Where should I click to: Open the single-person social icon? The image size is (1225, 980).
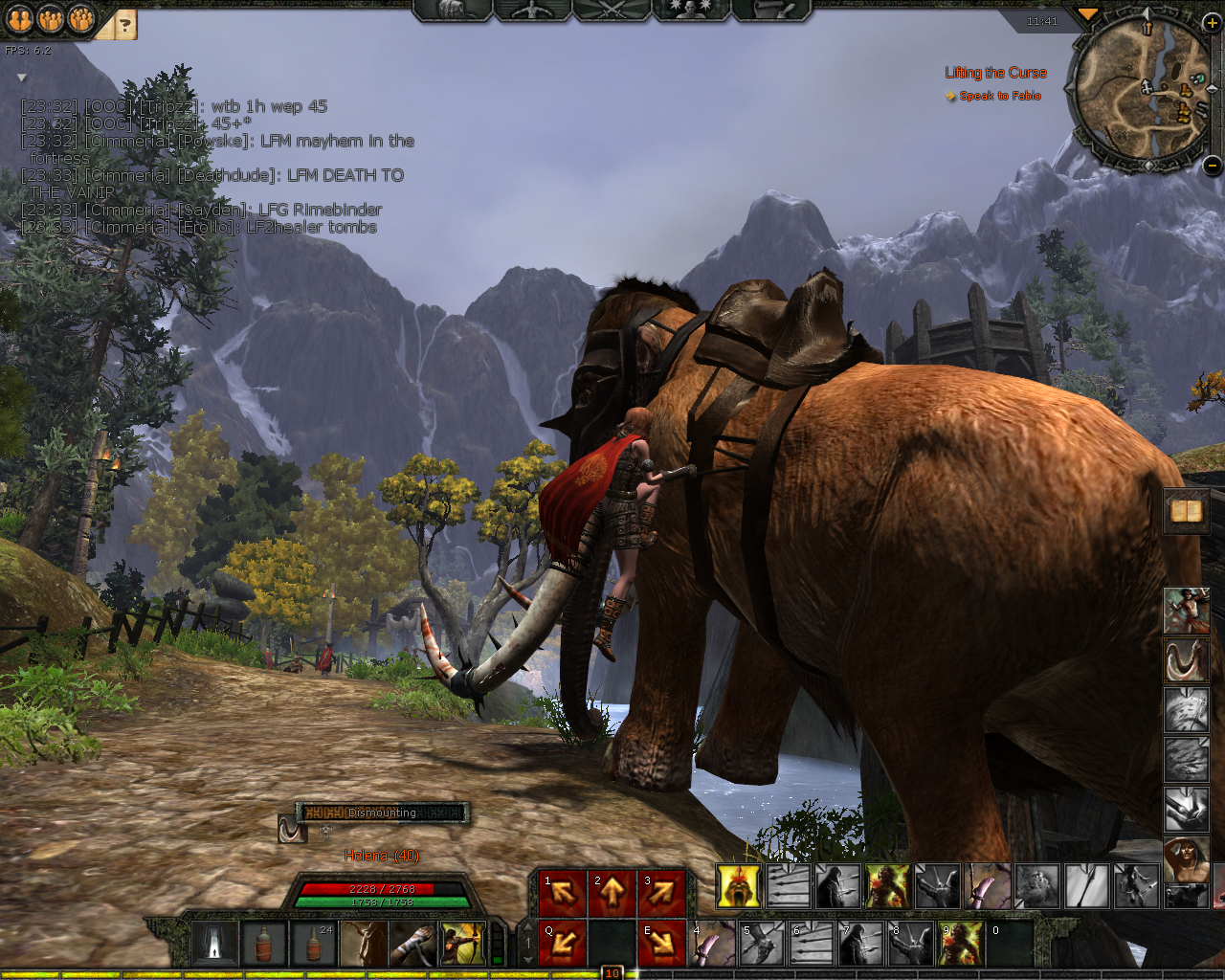pos(20,19)
